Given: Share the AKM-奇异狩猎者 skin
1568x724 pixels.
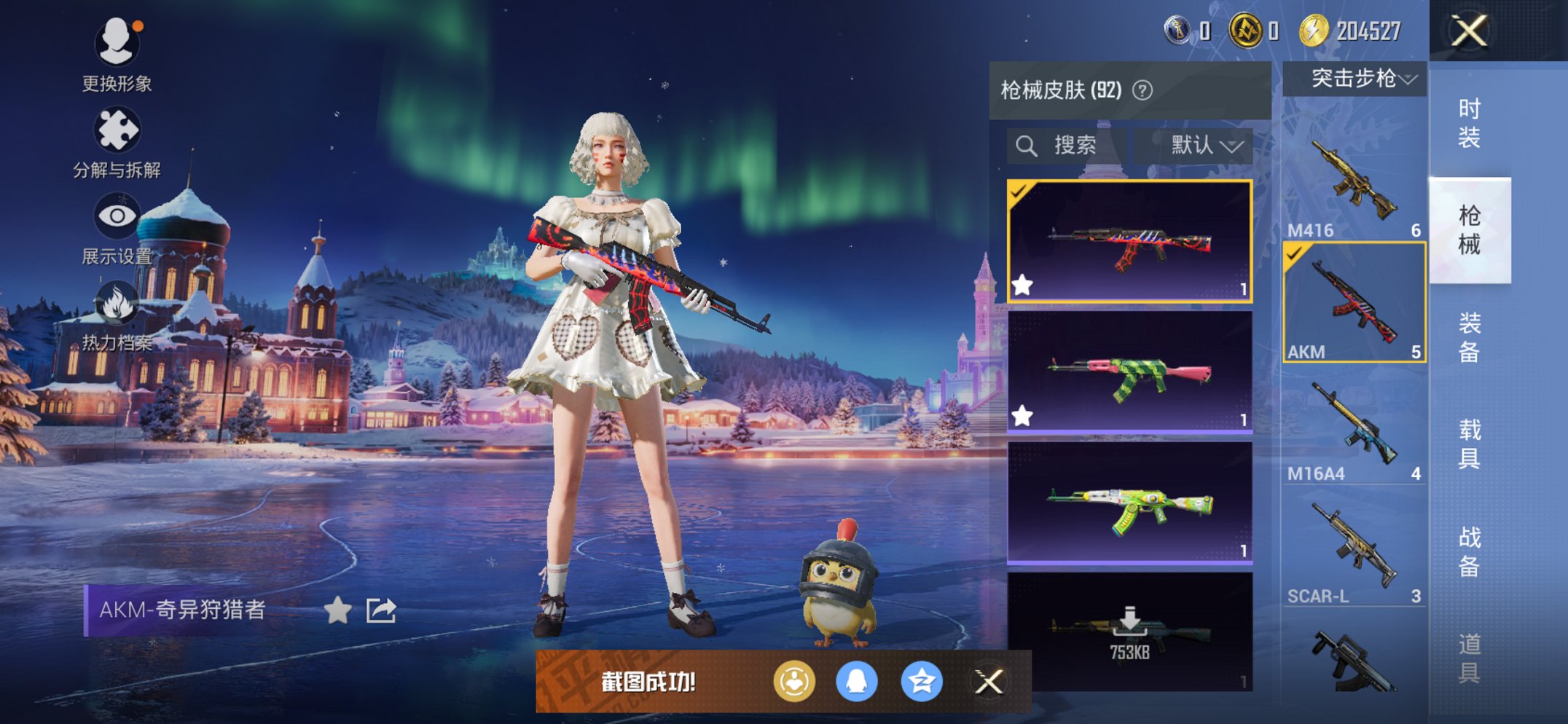Looking at the screenshot, I should 381,610.
